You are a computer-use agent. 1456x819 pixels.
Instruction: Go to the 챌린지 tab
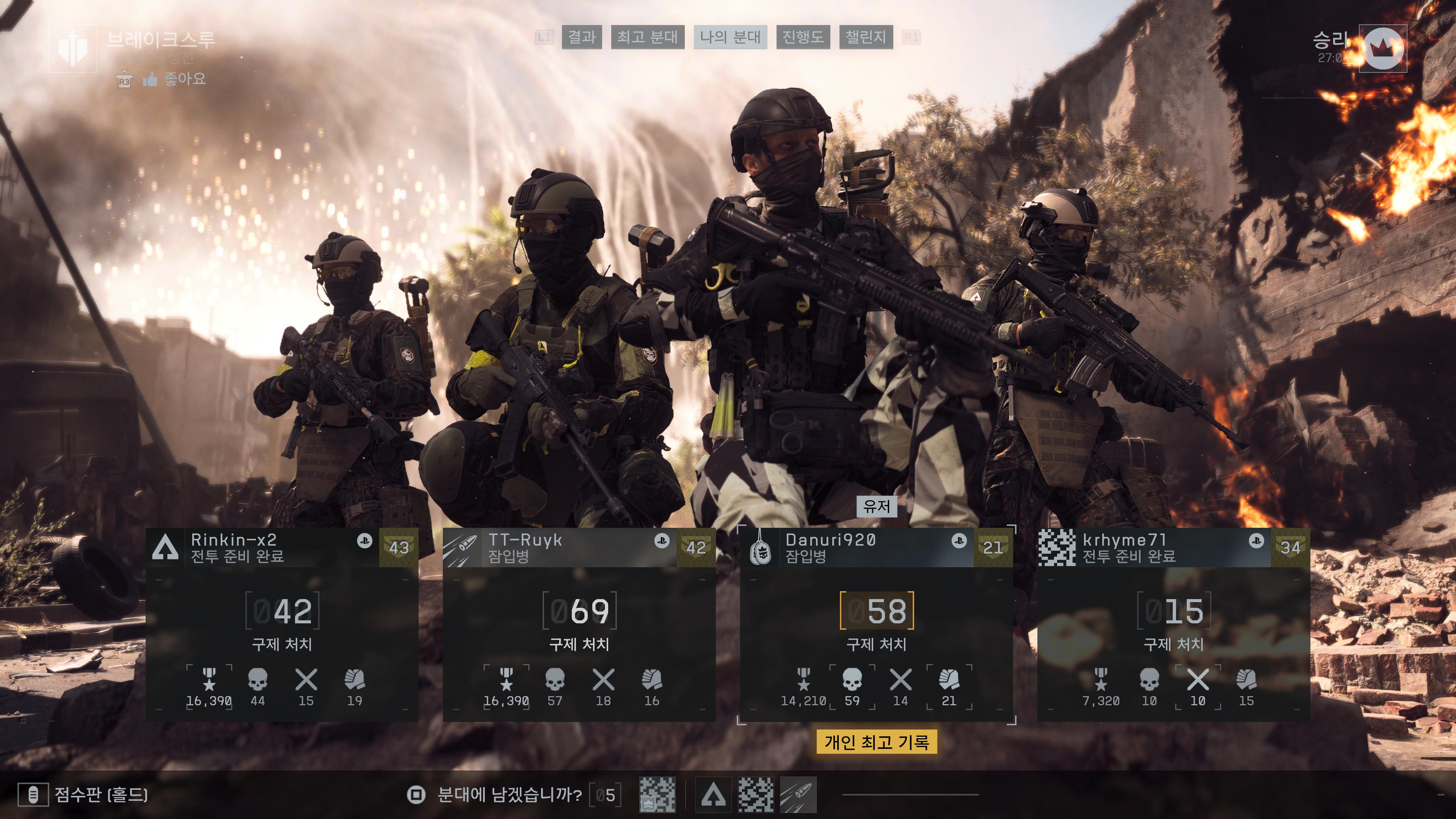[x=865, y=37]
